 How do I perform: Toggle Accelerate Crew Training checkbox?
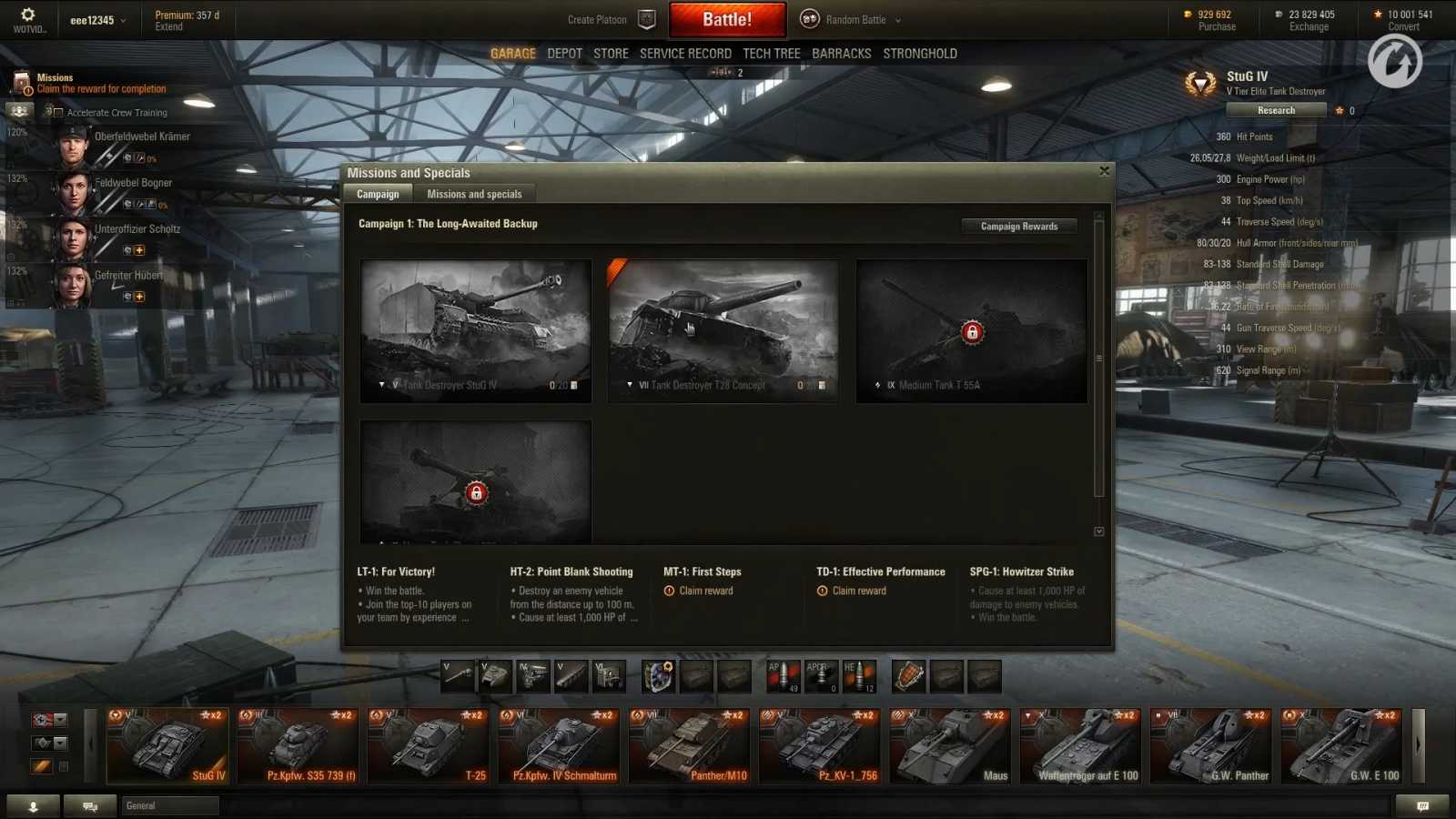pos(59,112)
